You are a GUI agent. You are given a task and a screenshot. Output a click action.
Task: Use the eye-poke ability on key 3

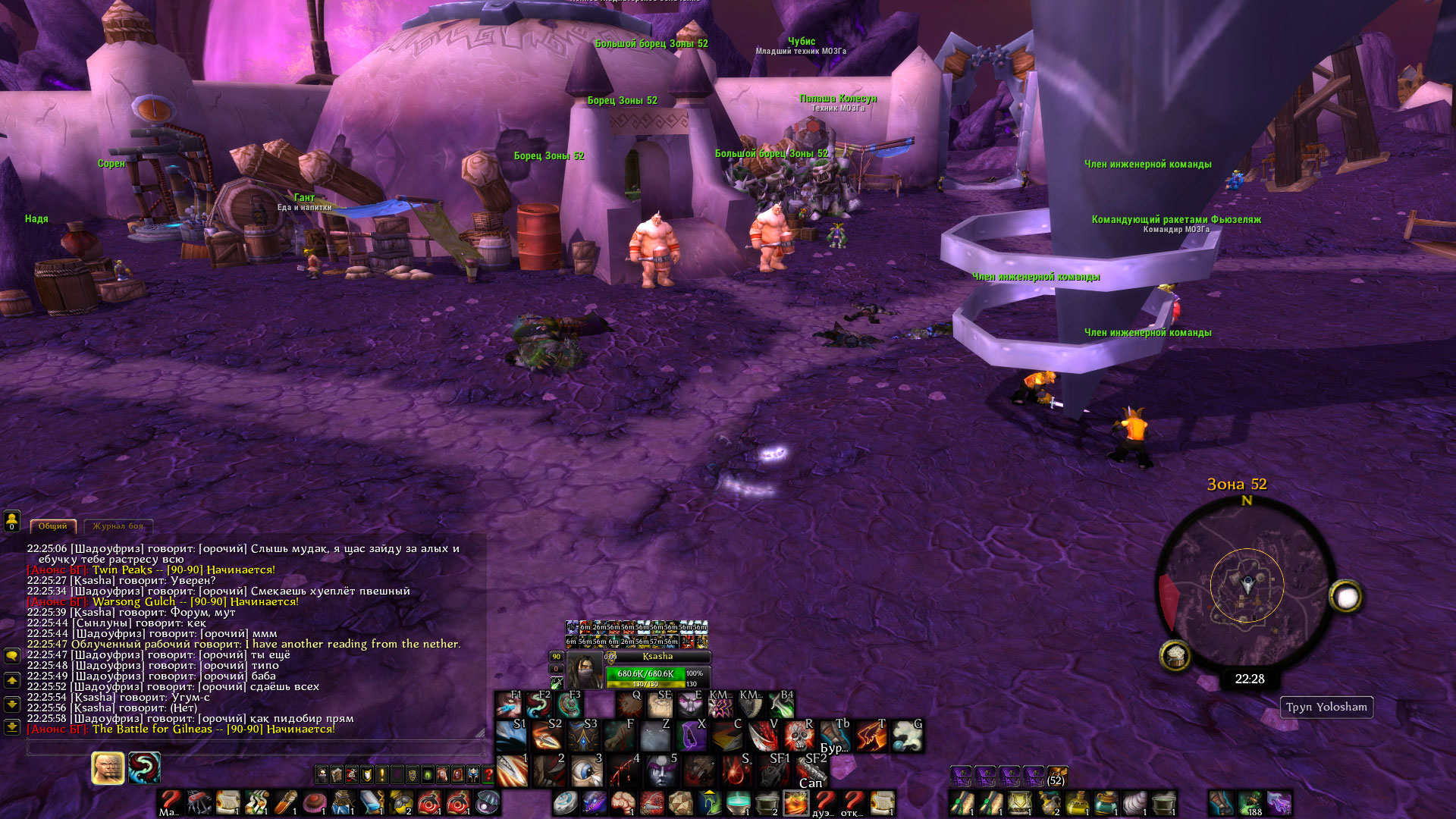click(586, 771)
